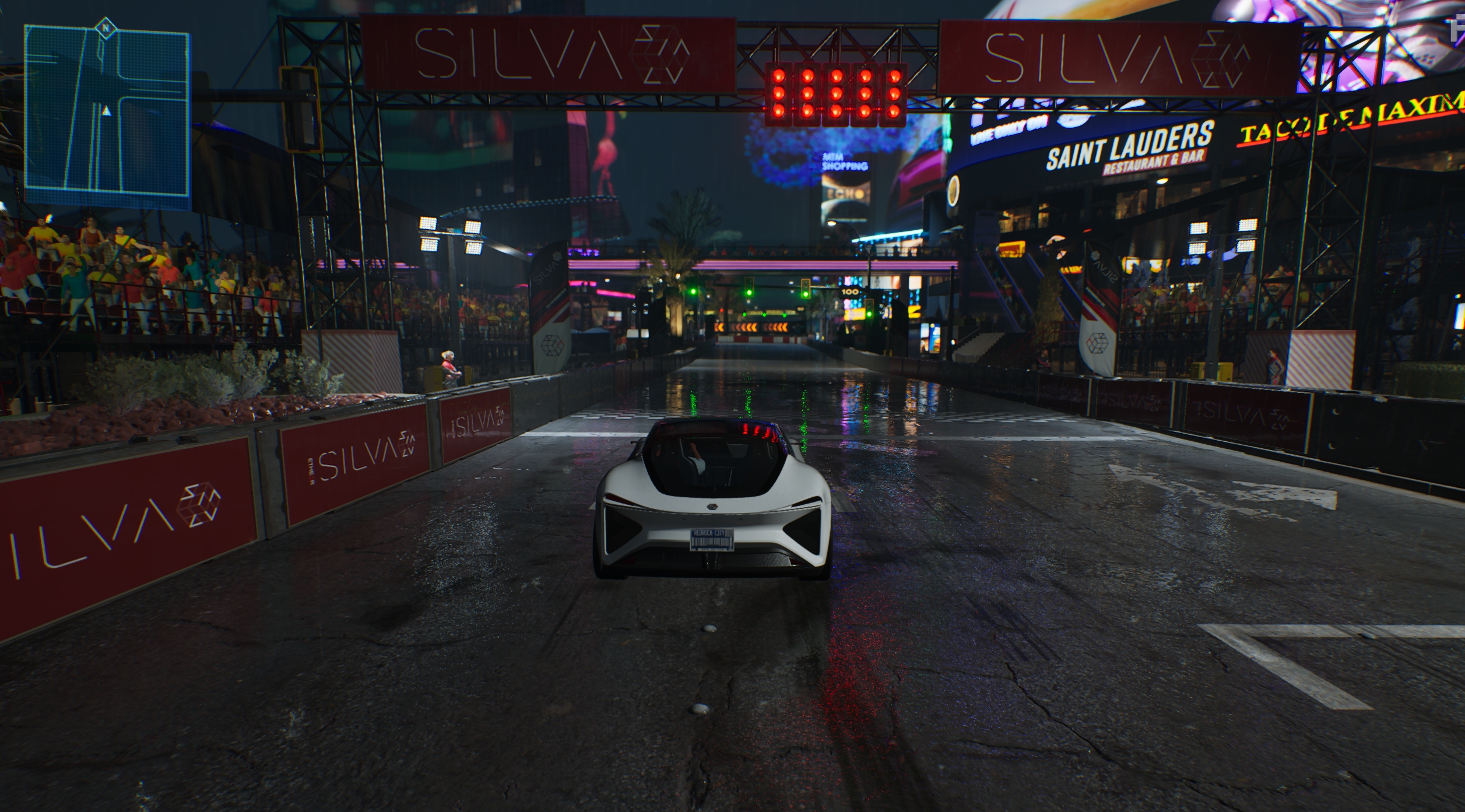This screenshot has width=1465, height=812.
Task: Select the north compass marker on minimap
Action: 105,27
